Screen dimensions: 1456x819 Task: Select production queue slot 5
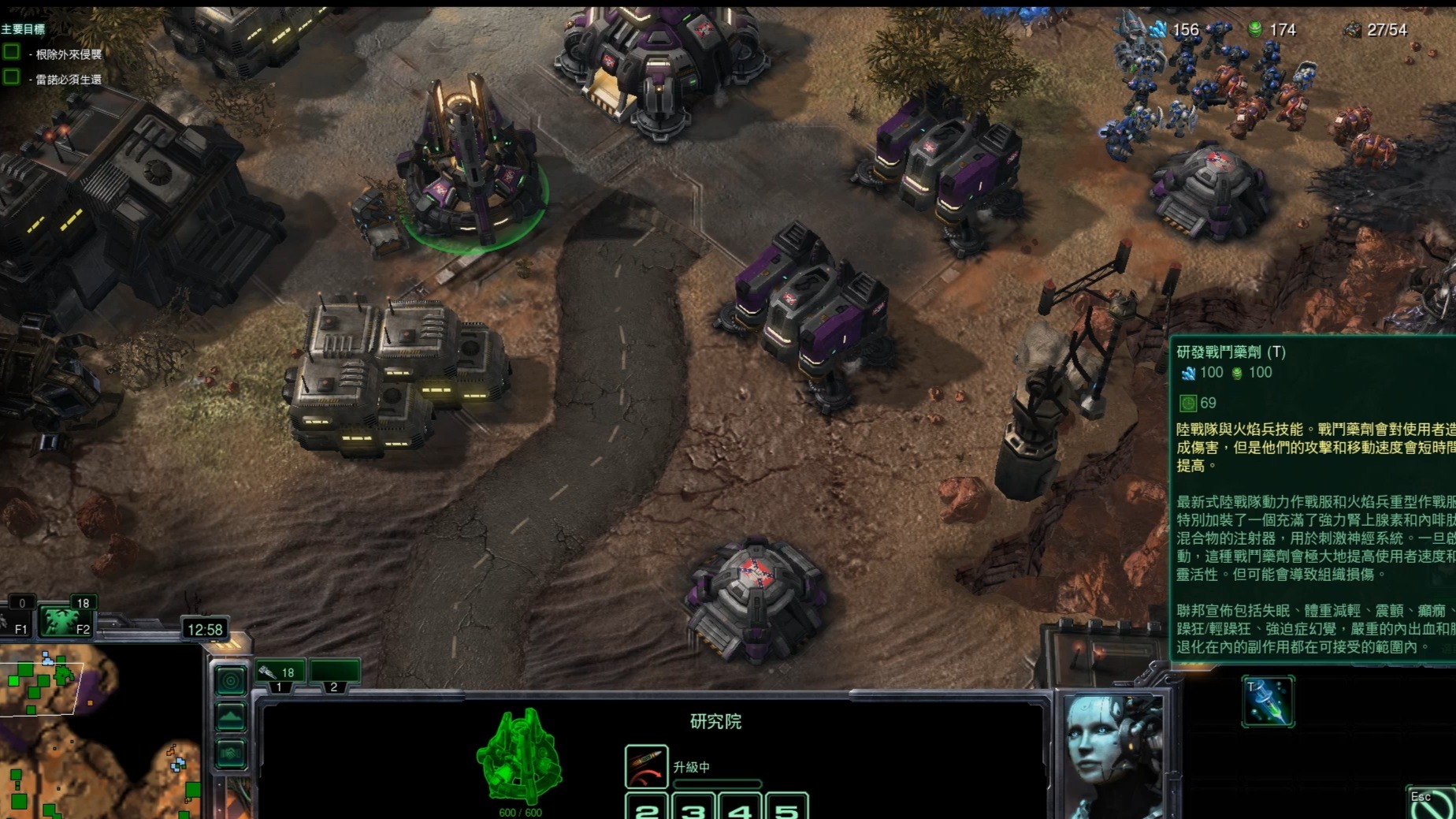coord(786,808)
